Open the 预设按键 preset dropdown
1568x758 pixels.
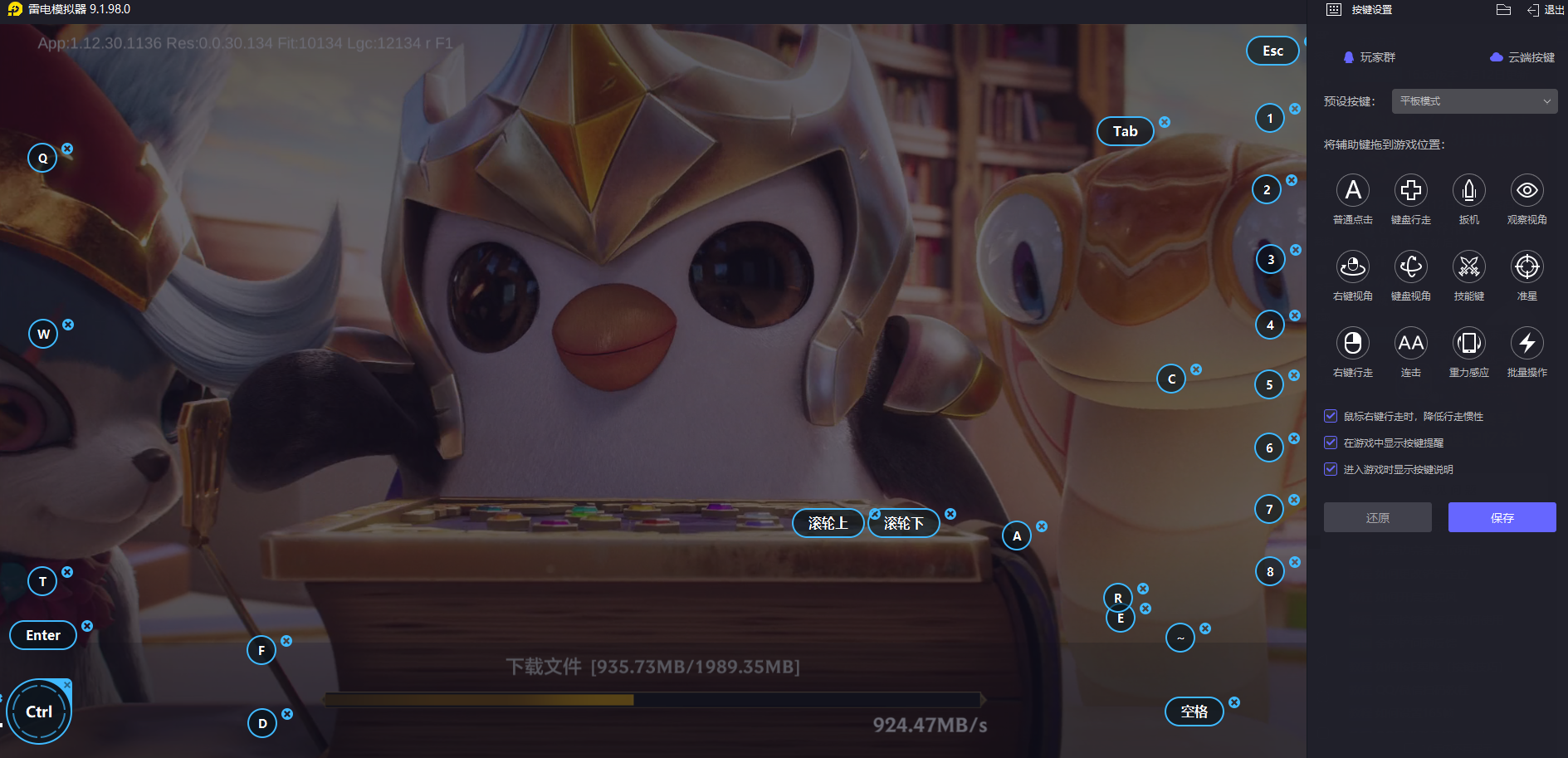(1474, 101)
